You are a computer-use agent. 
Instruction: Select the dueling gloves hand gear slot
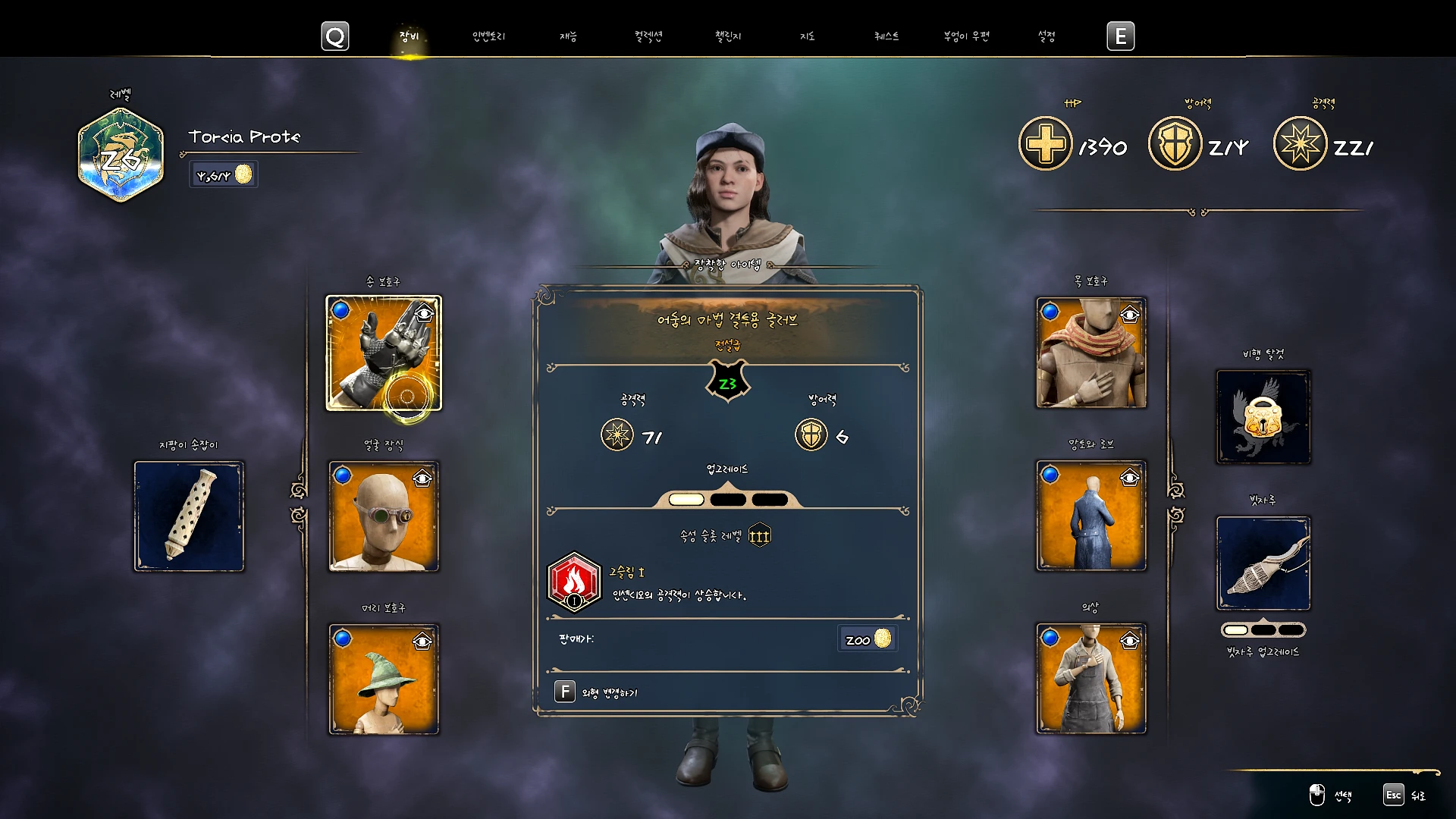(x=384, y=353)
